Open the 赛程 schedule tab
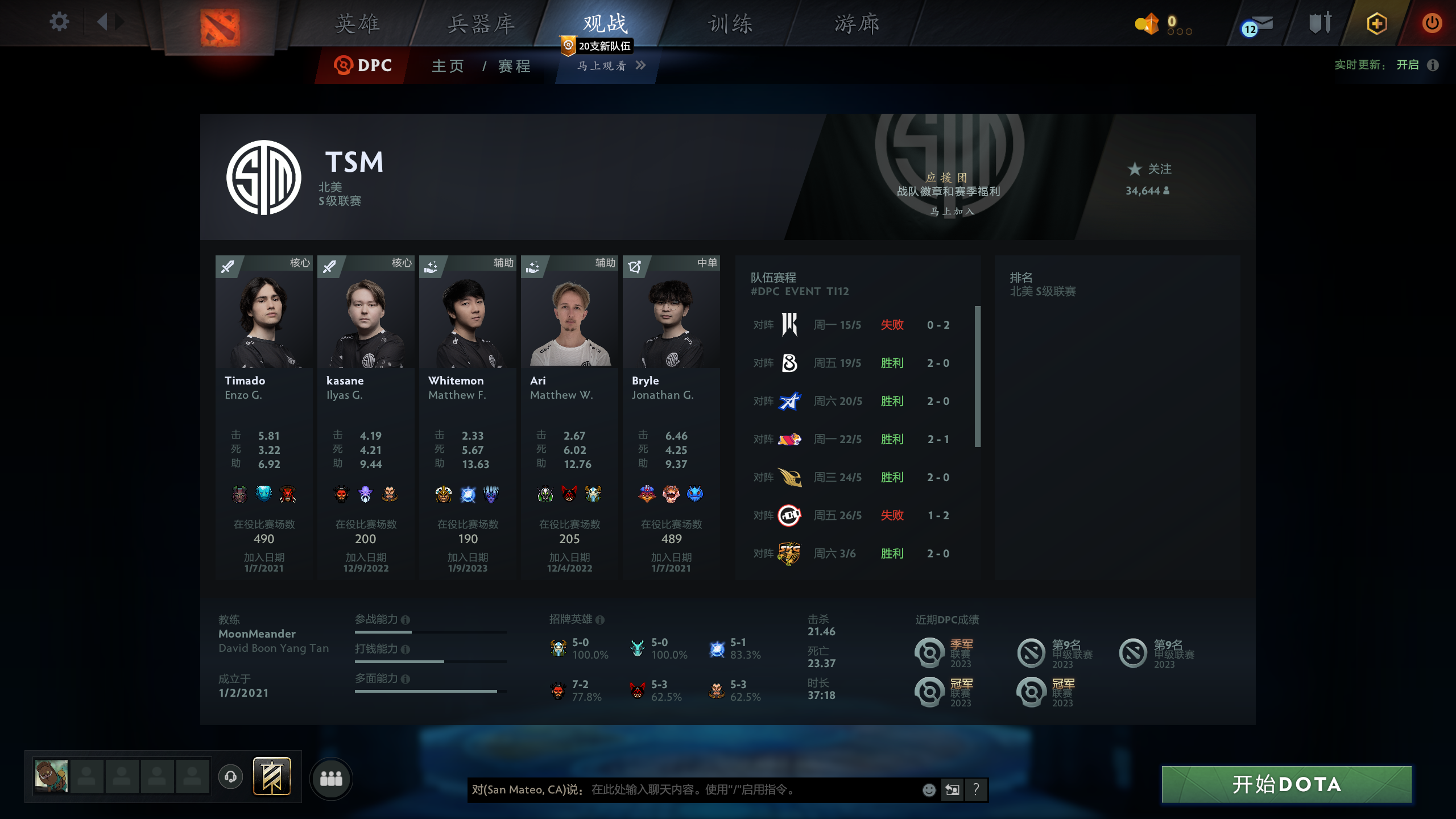 (x=512, y=66)
